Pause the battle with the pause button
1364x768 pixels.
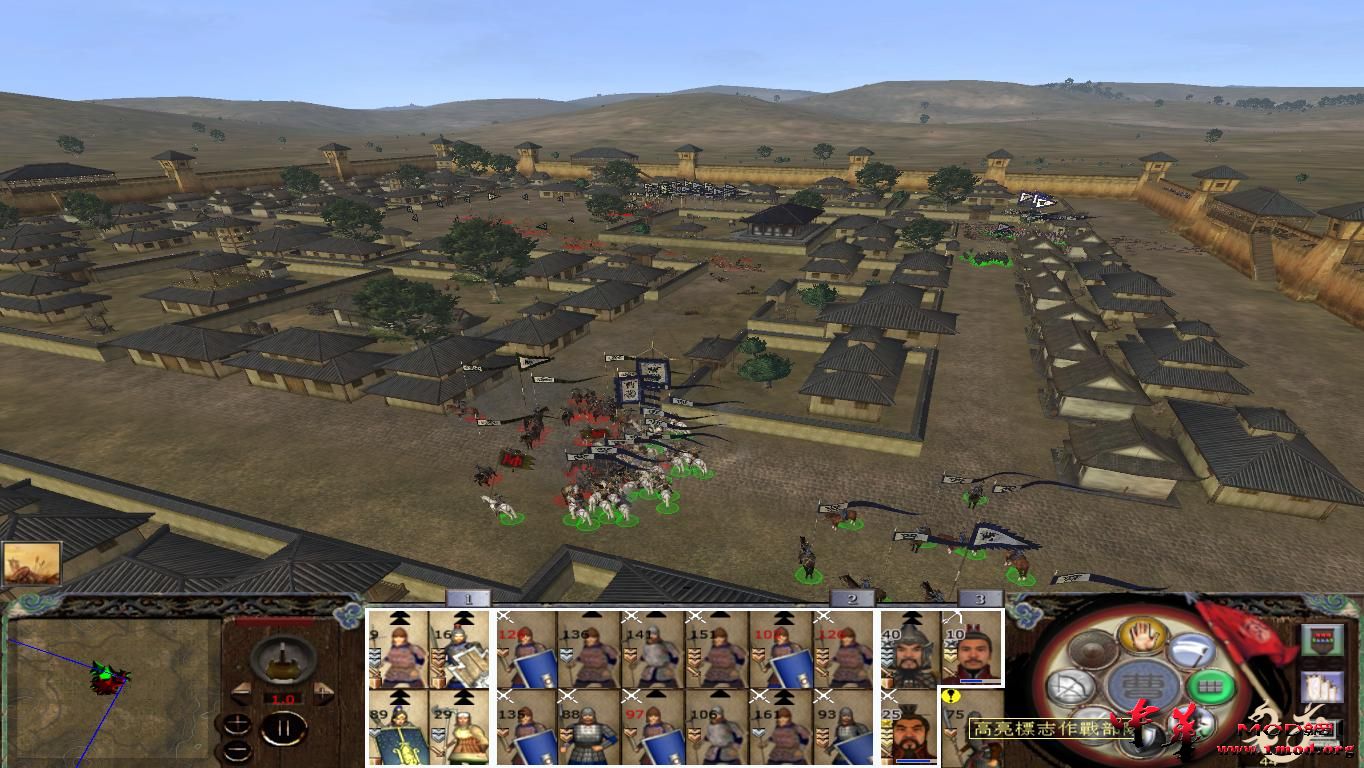click(x=283, y=727)
